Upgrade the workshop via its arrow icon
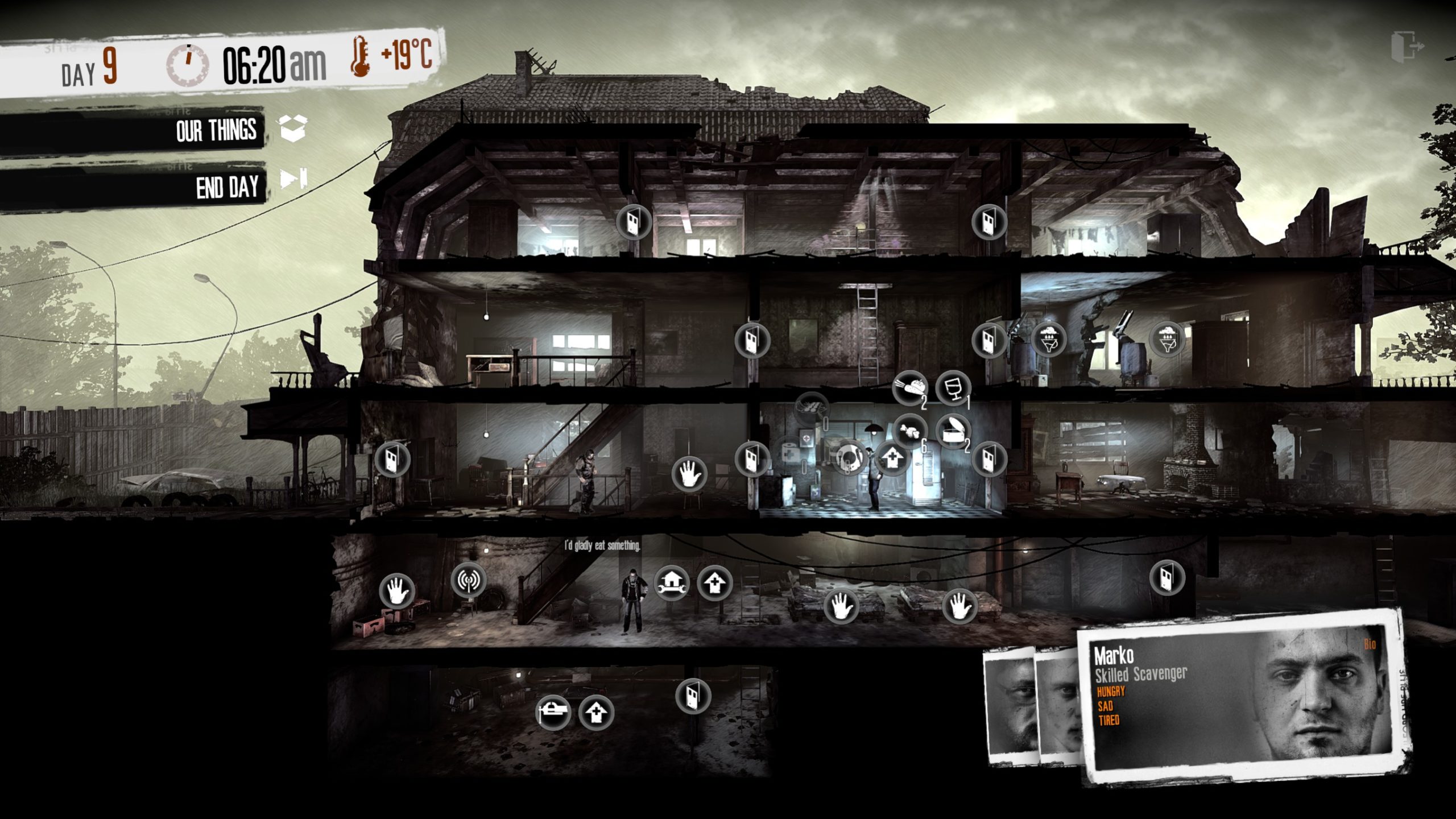The image size is (1456, 819). pyautogui.click(x=715, y=584)
